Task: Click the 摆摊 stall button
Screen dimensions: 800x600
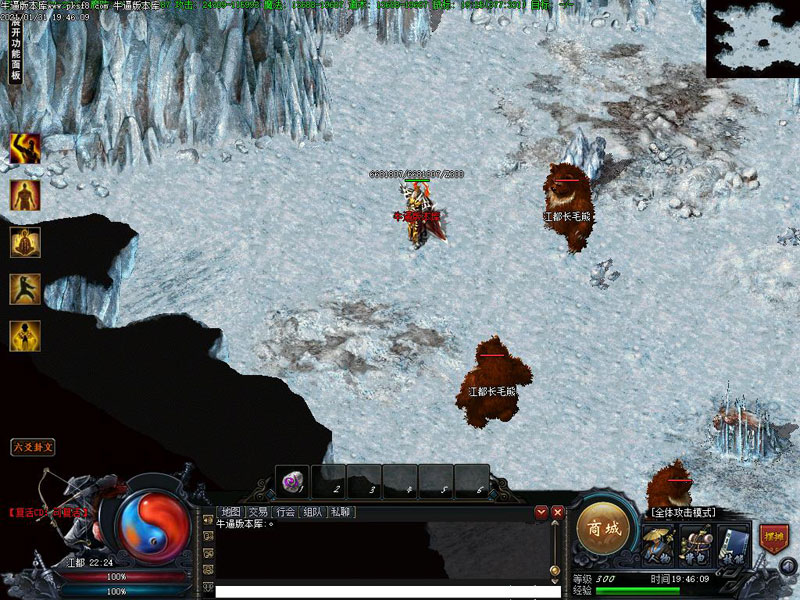Action: click(x=772, y=538)
